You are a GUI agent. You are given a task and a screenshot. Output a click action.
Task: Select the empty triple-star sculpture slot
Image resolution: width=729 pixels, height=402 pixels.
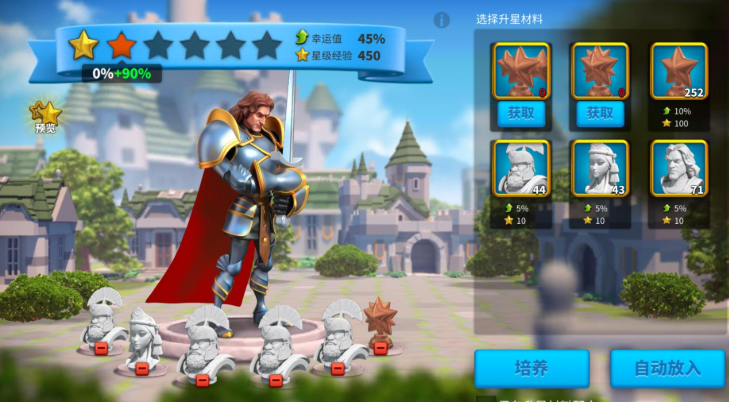pyautogui.click(x=521, y=70)
